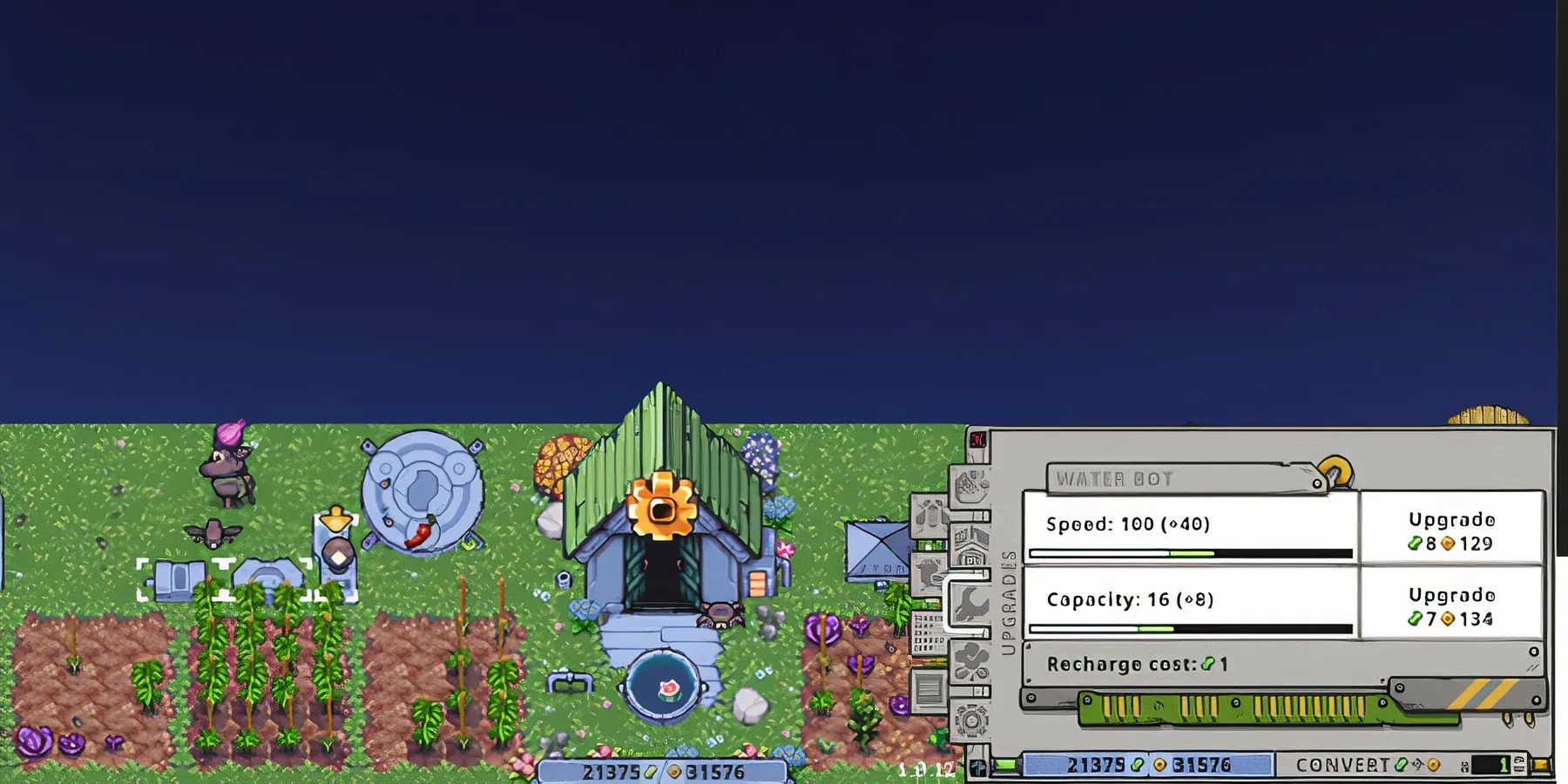Click the gold coin icon next to 31576

click(1159, 763)
